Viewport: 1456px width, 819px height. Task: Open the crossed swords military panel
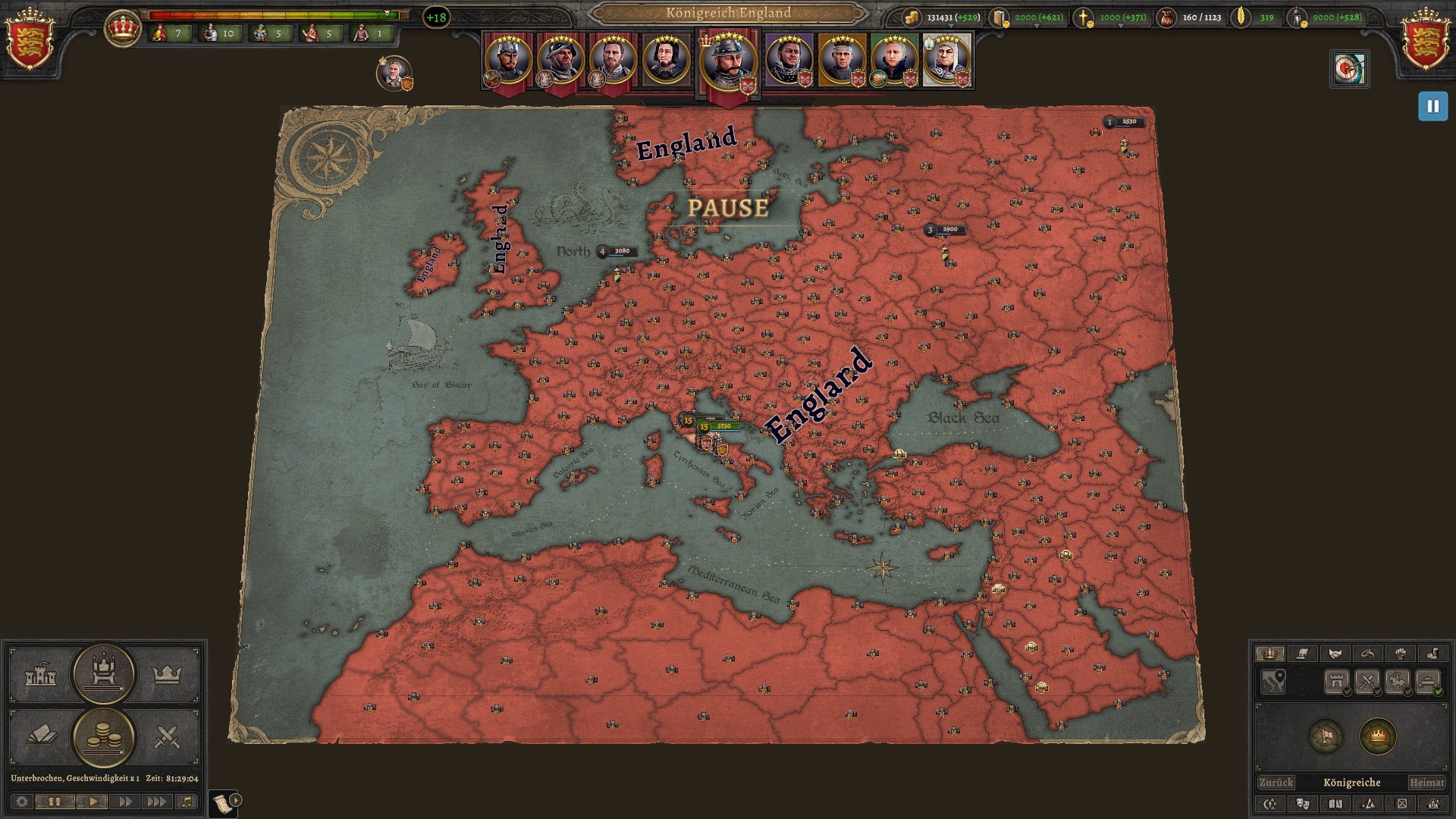pos(167,736)
